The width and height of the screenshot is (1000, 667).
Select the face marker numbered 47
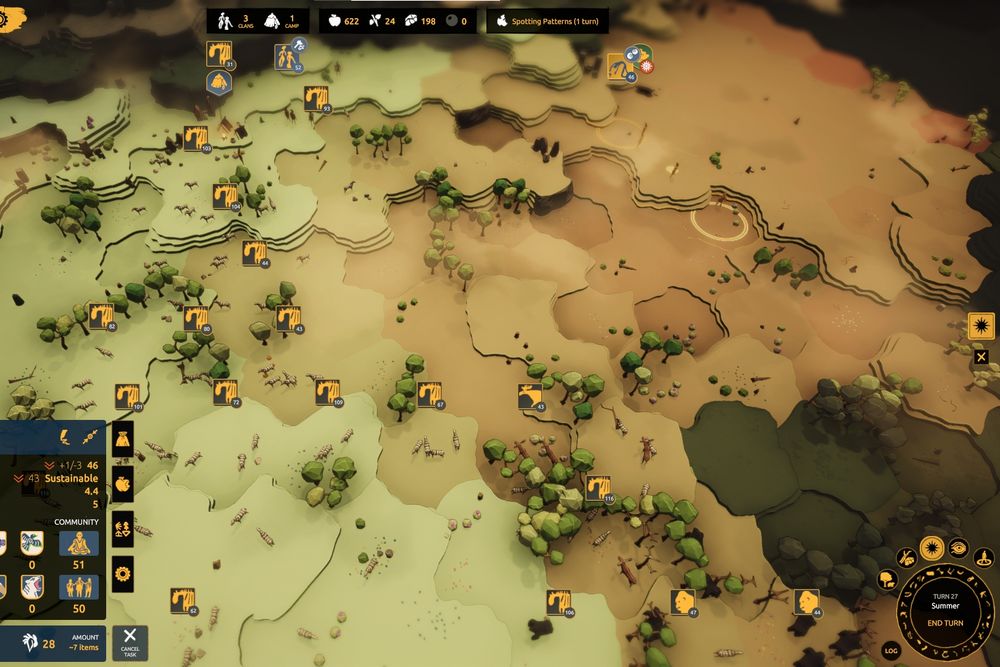tap(684, 602)
